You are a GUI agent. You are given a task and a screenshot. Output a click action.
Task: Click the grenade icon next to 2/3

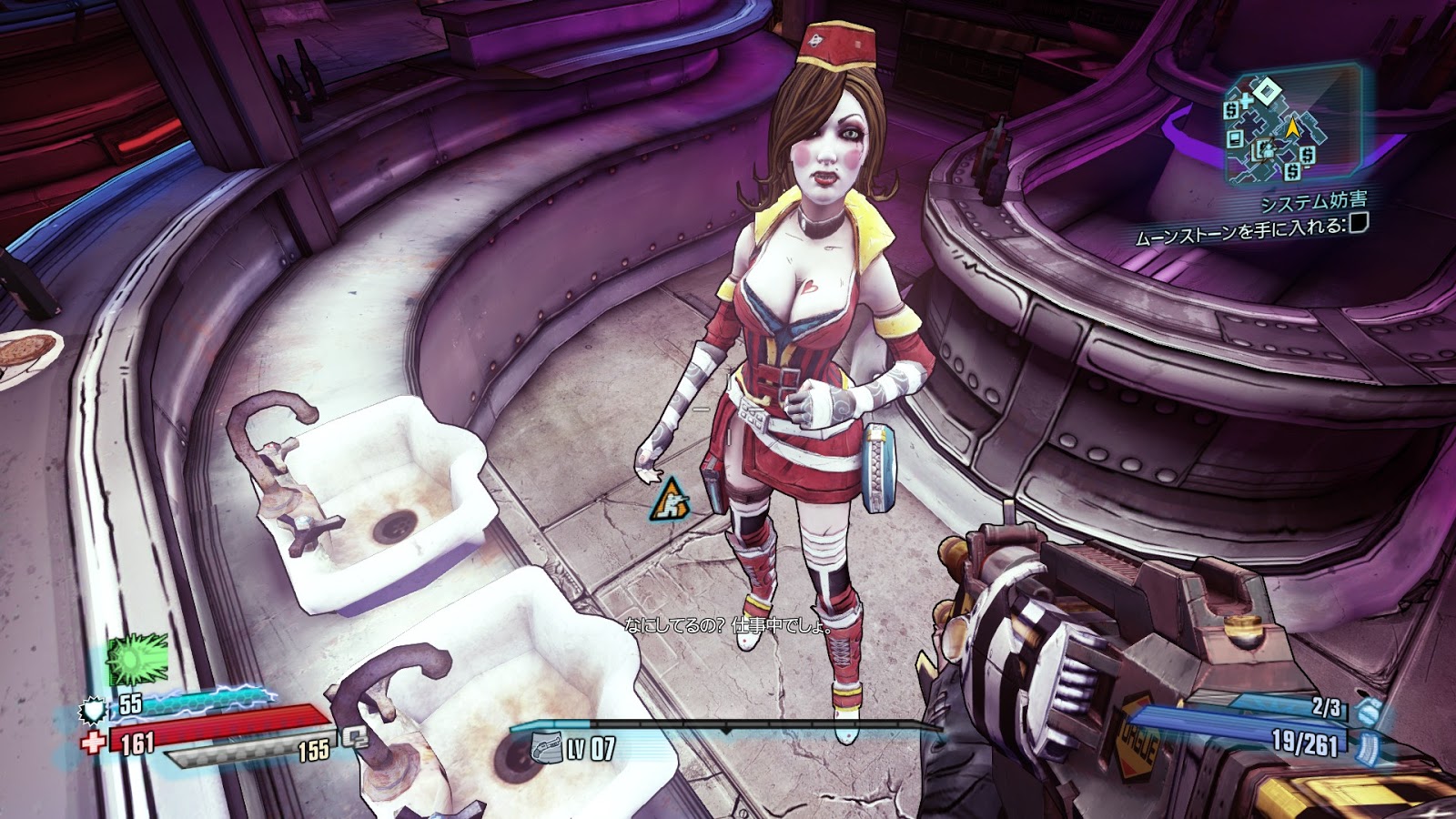coord(1368,711)
